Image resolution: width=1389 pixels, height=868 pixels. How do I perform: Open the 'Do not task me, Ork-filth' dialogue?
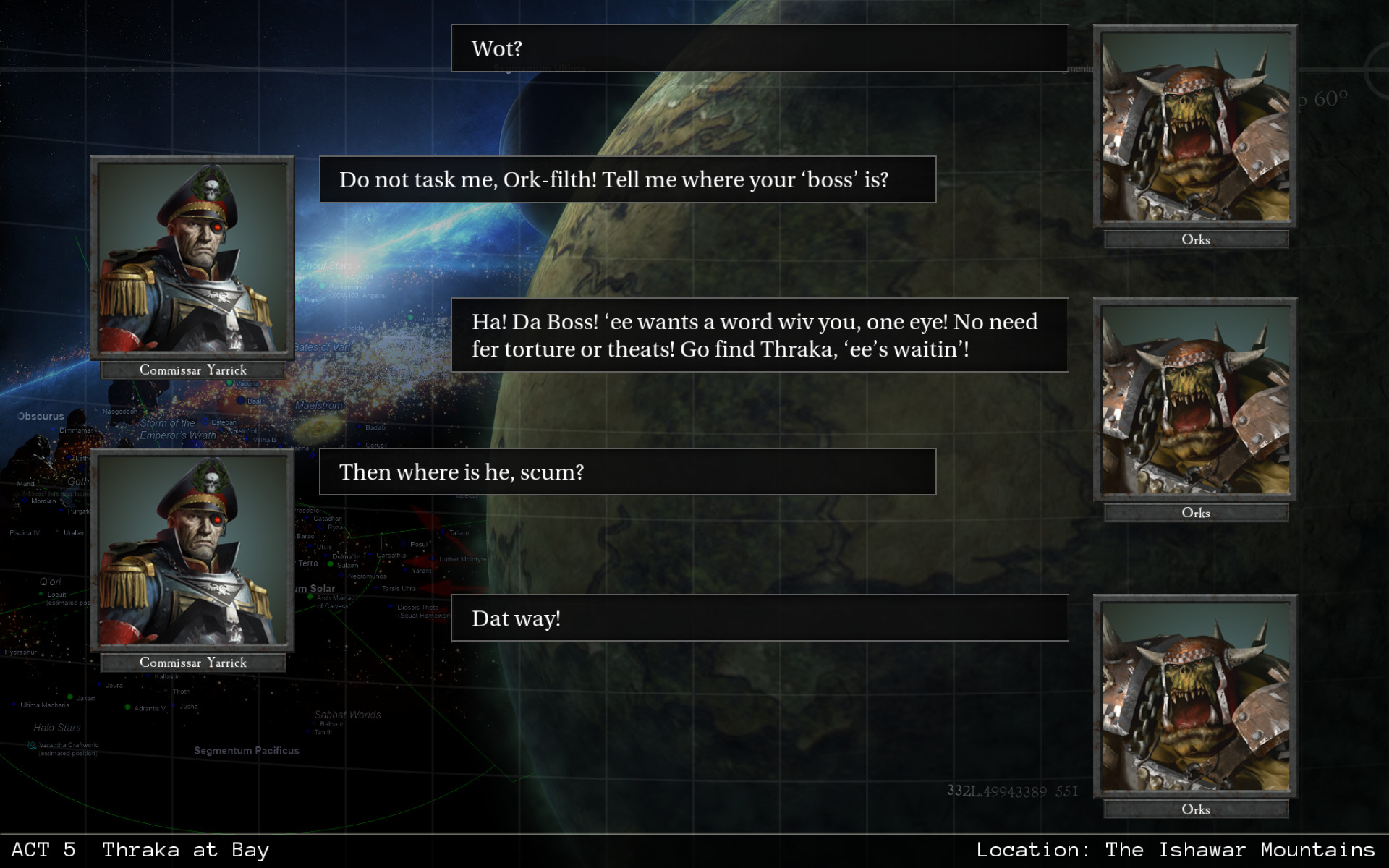(x=628, y=179)
